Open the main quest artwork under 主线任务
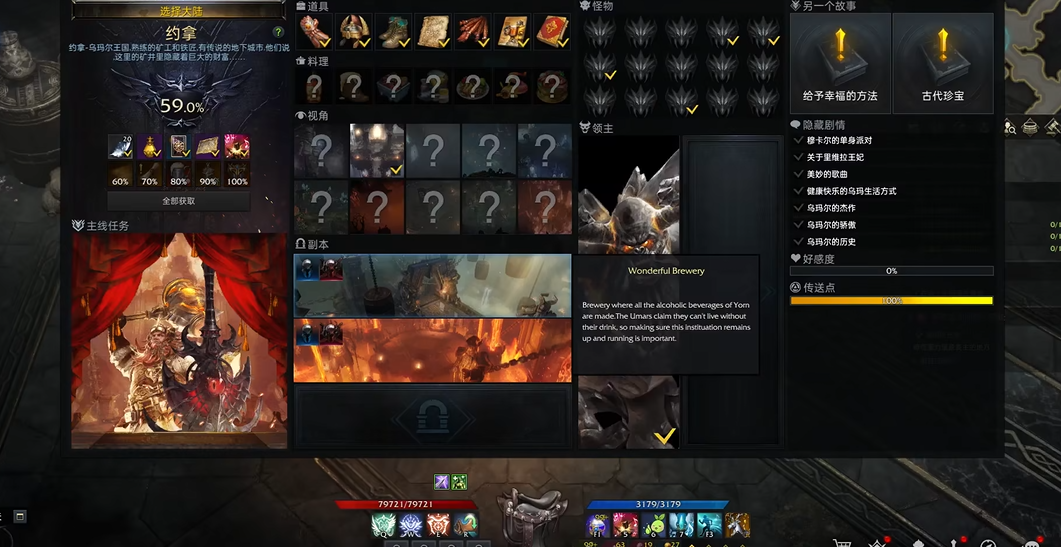Viewport: 1061px width, 547px height. 180,341
